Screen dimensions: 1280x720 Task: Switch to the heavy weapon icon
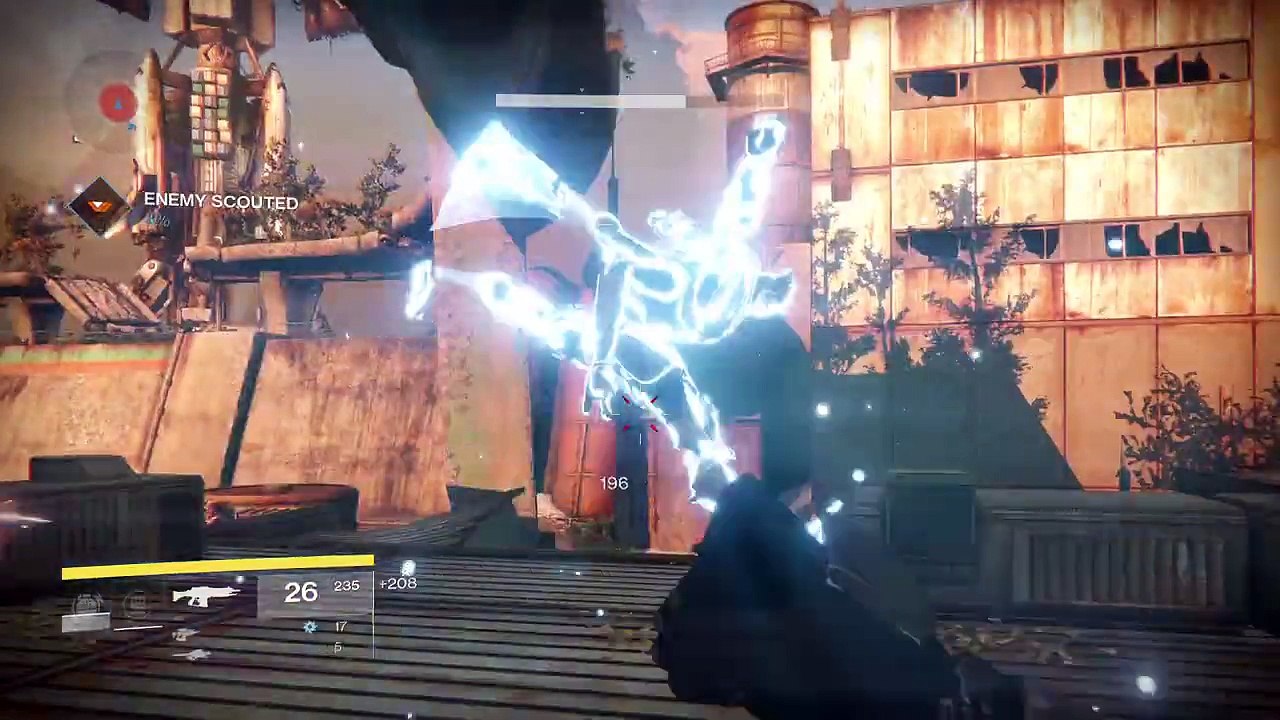click(190, 655)
